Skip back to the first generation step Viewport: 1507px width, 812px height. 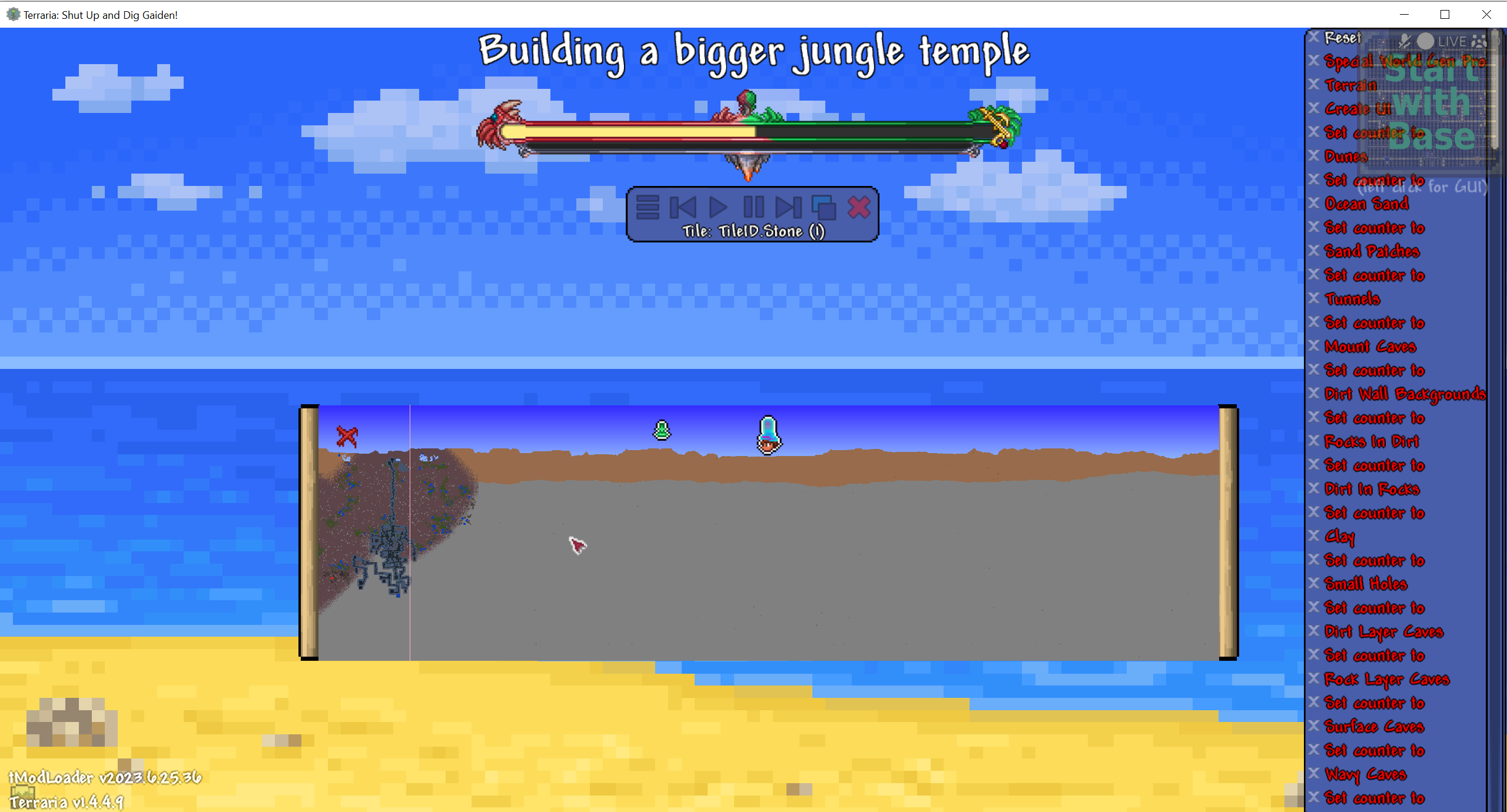point(683,207)
